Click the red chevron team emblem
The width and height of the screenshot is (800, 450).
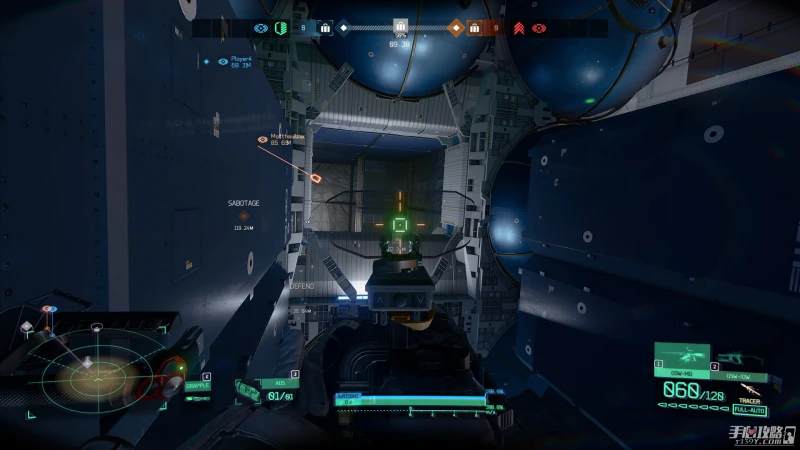(520, 29)
